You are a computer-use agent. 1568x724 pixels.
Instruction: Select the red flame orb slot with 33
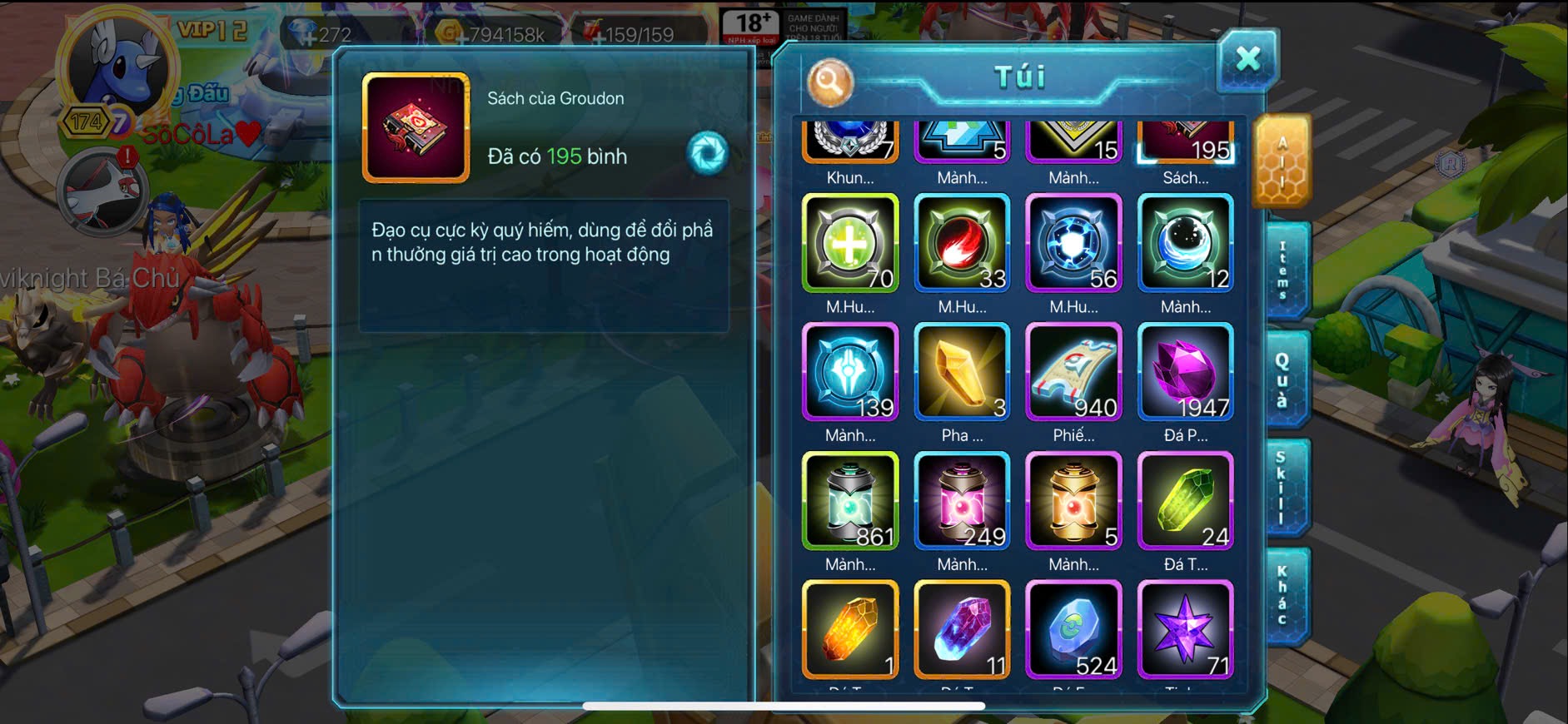(x=962, y=243)
